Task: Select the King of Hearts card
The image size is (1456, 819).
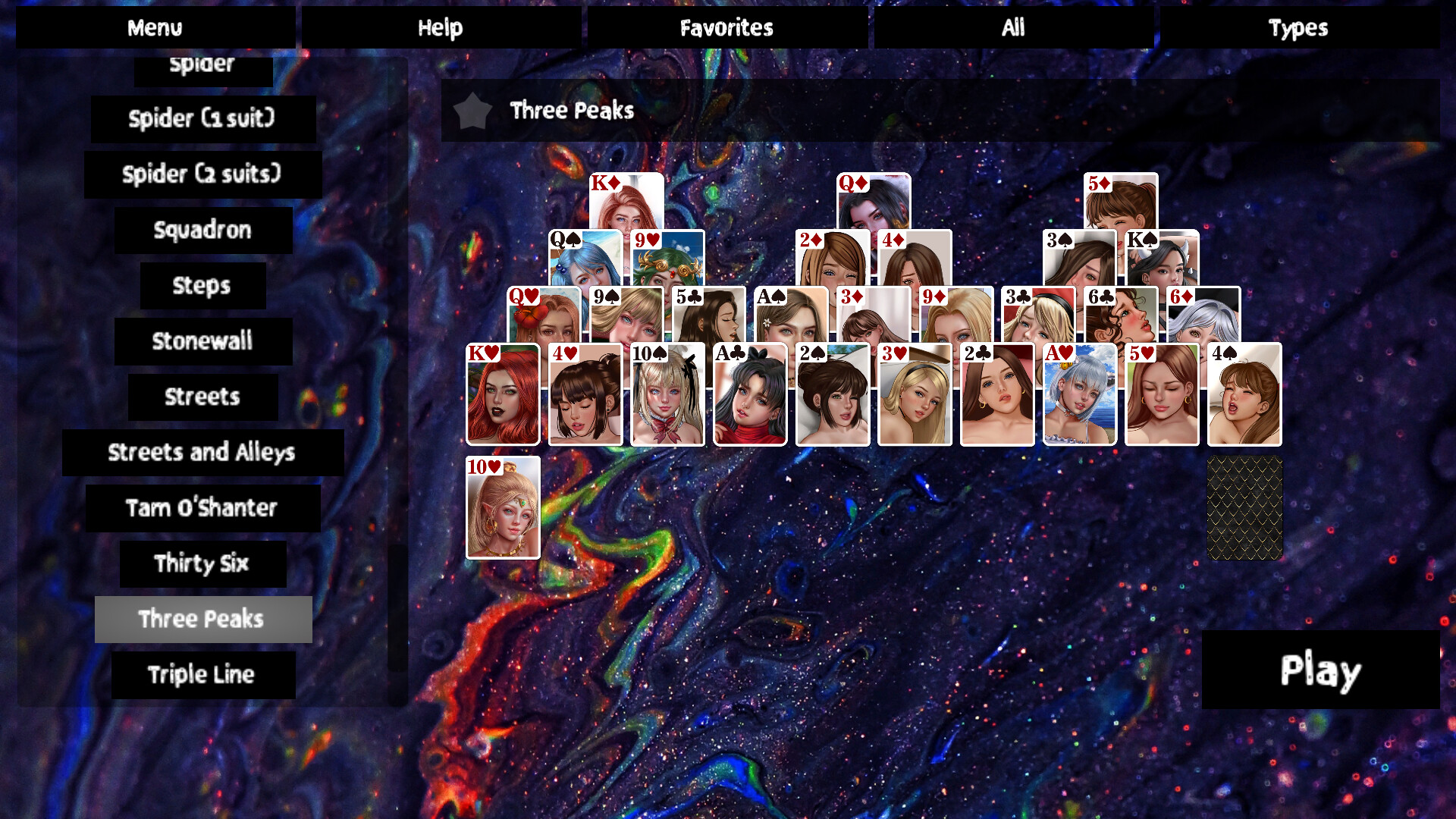Action: (x=502, y=394)
